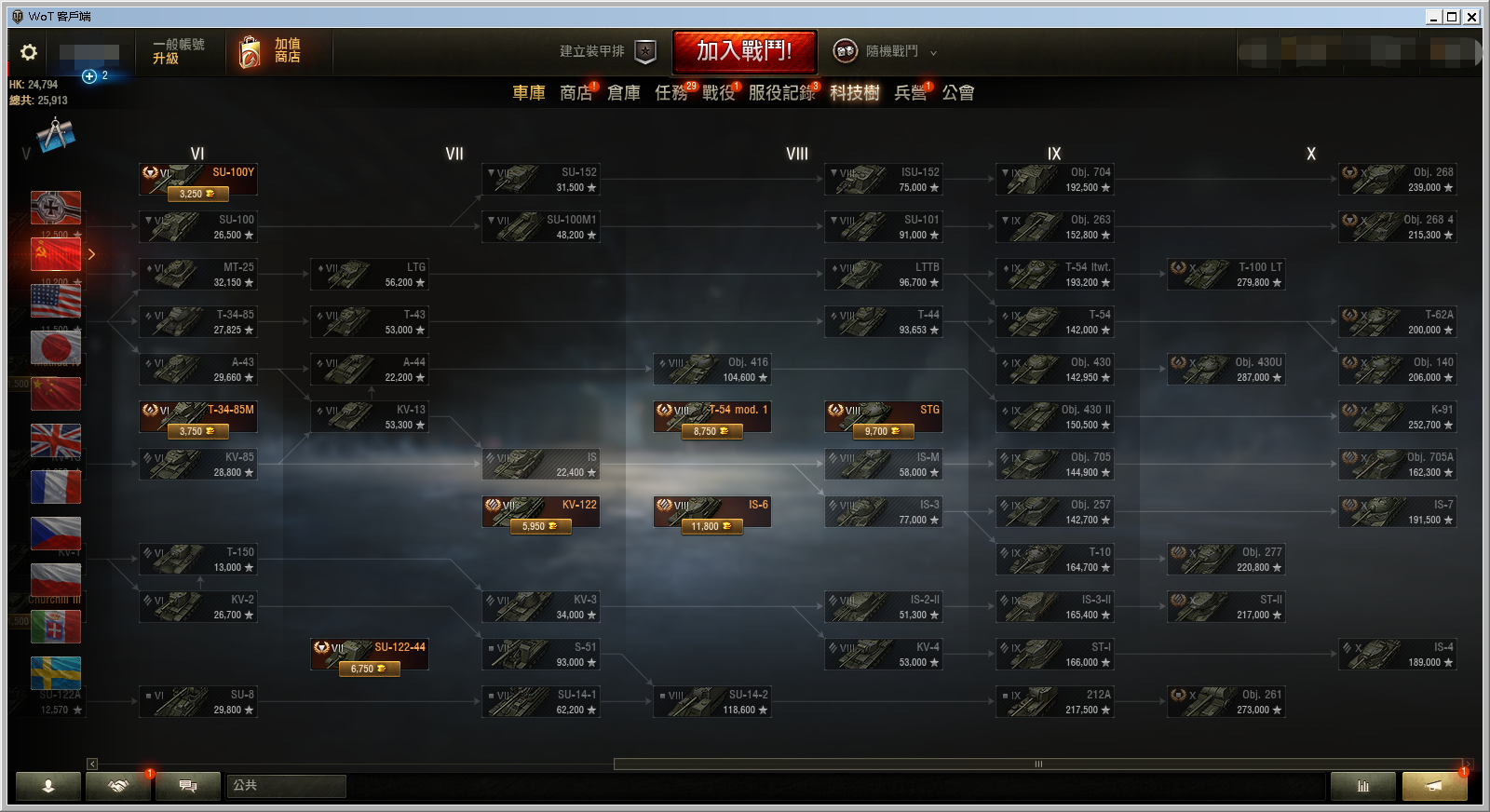1490x812 pixels.
Task: Open the 隨機戰鬥 battle mode dropdown
Action: pos(886,51)
